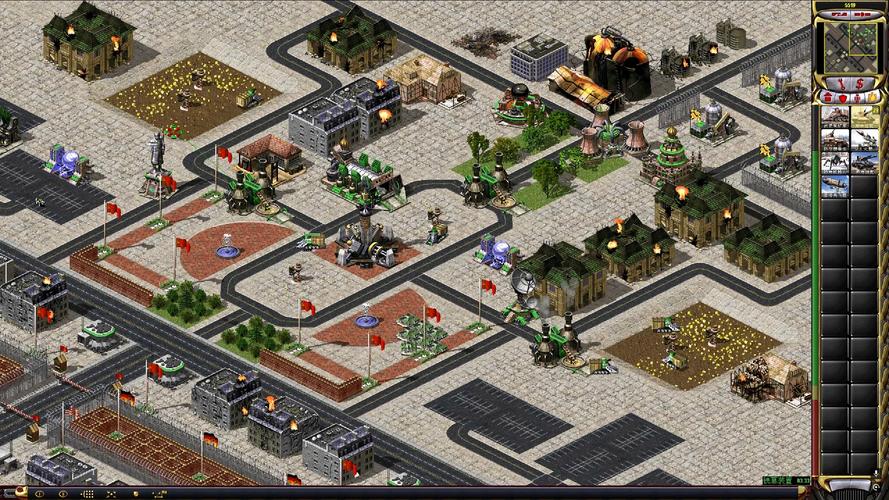889x500 pixels.
Task: Select the highlighted yellow vehicles tab
Action: pos(872,97)
